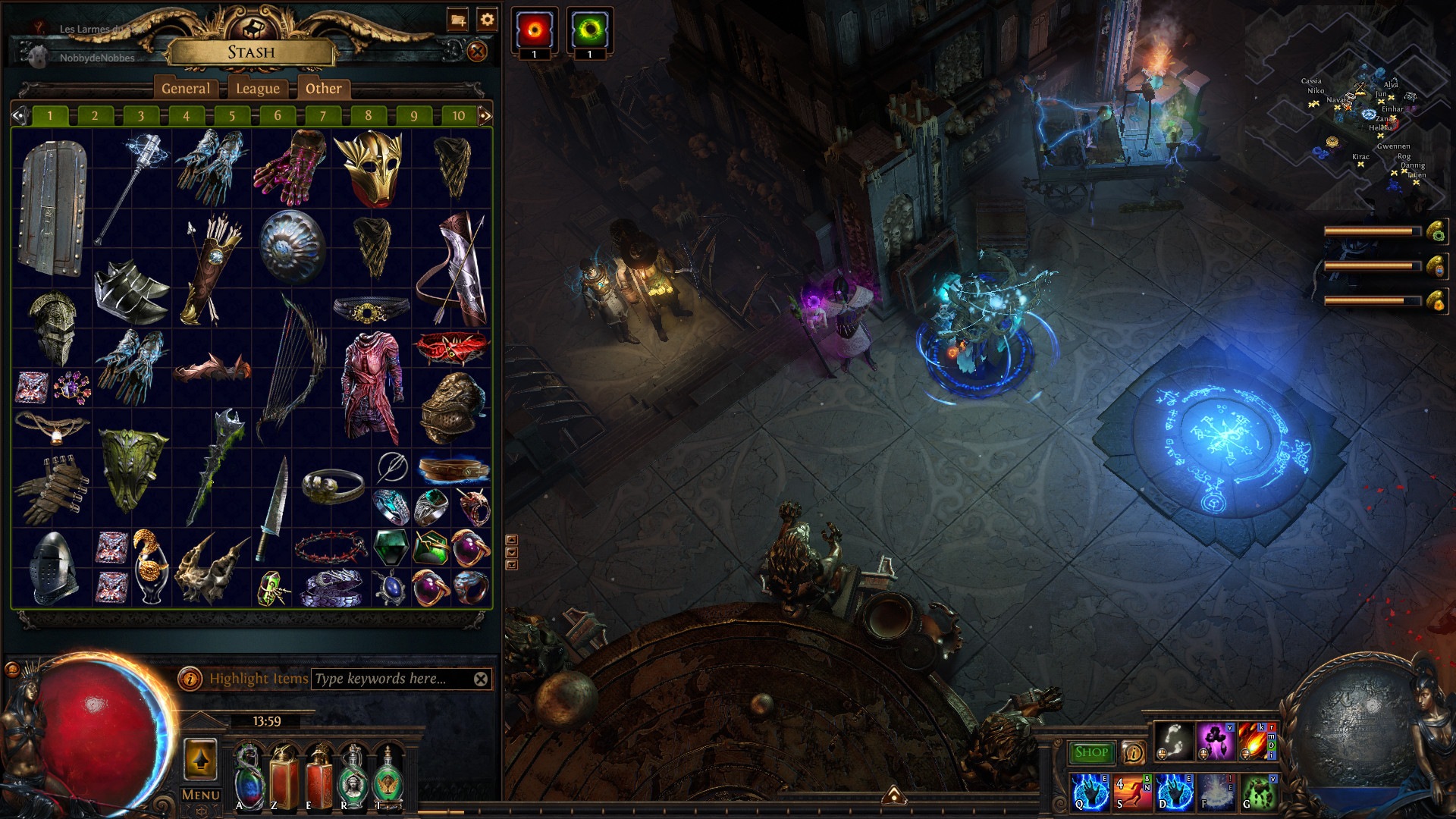The image size is (1456, 819).
Task: Clear the highlight keywords search
Action: [481, 679]
